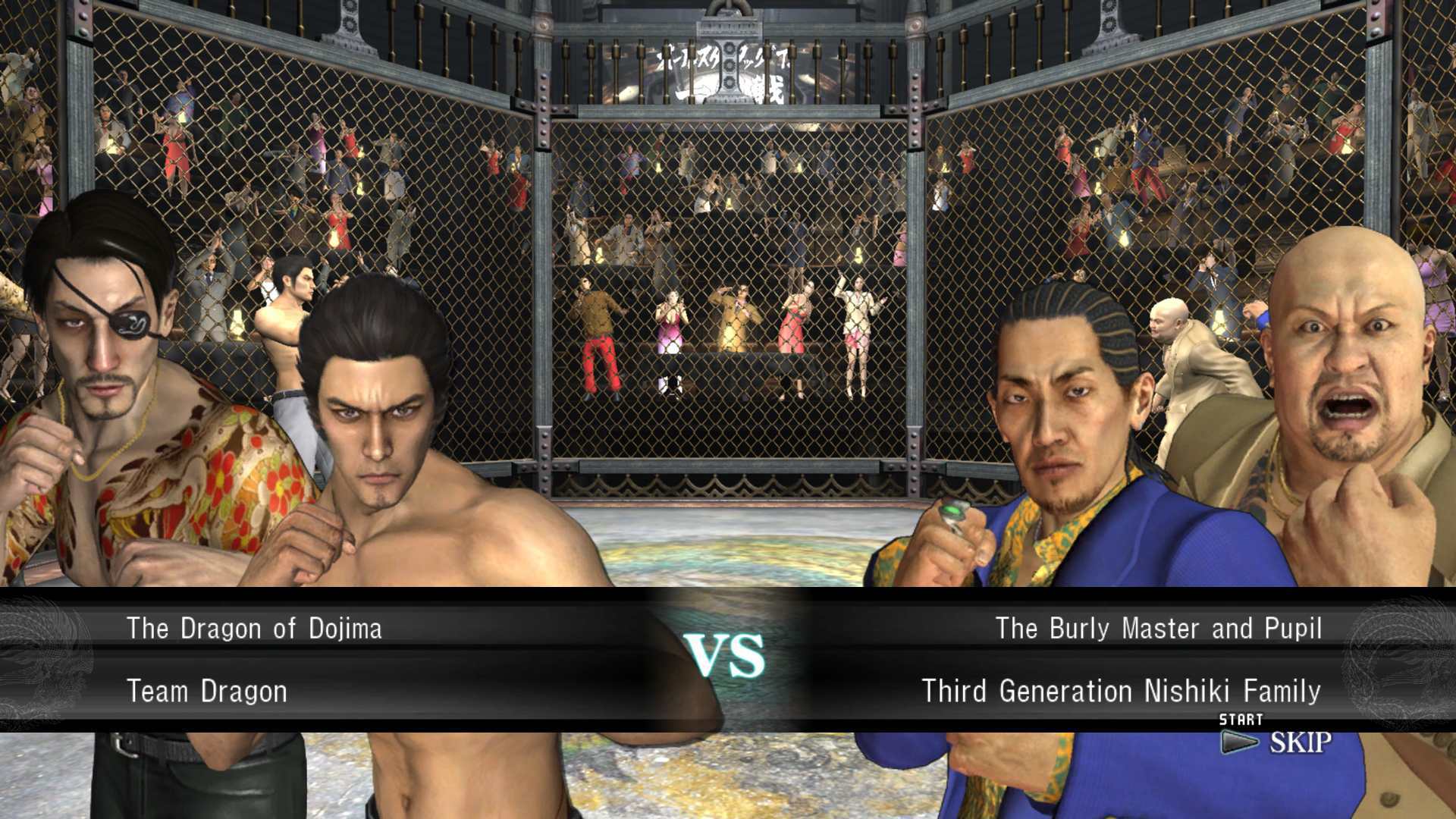
Task: Toggle the Third Generation Nishiki Family banner
Action: click(x=1122, y=691)
